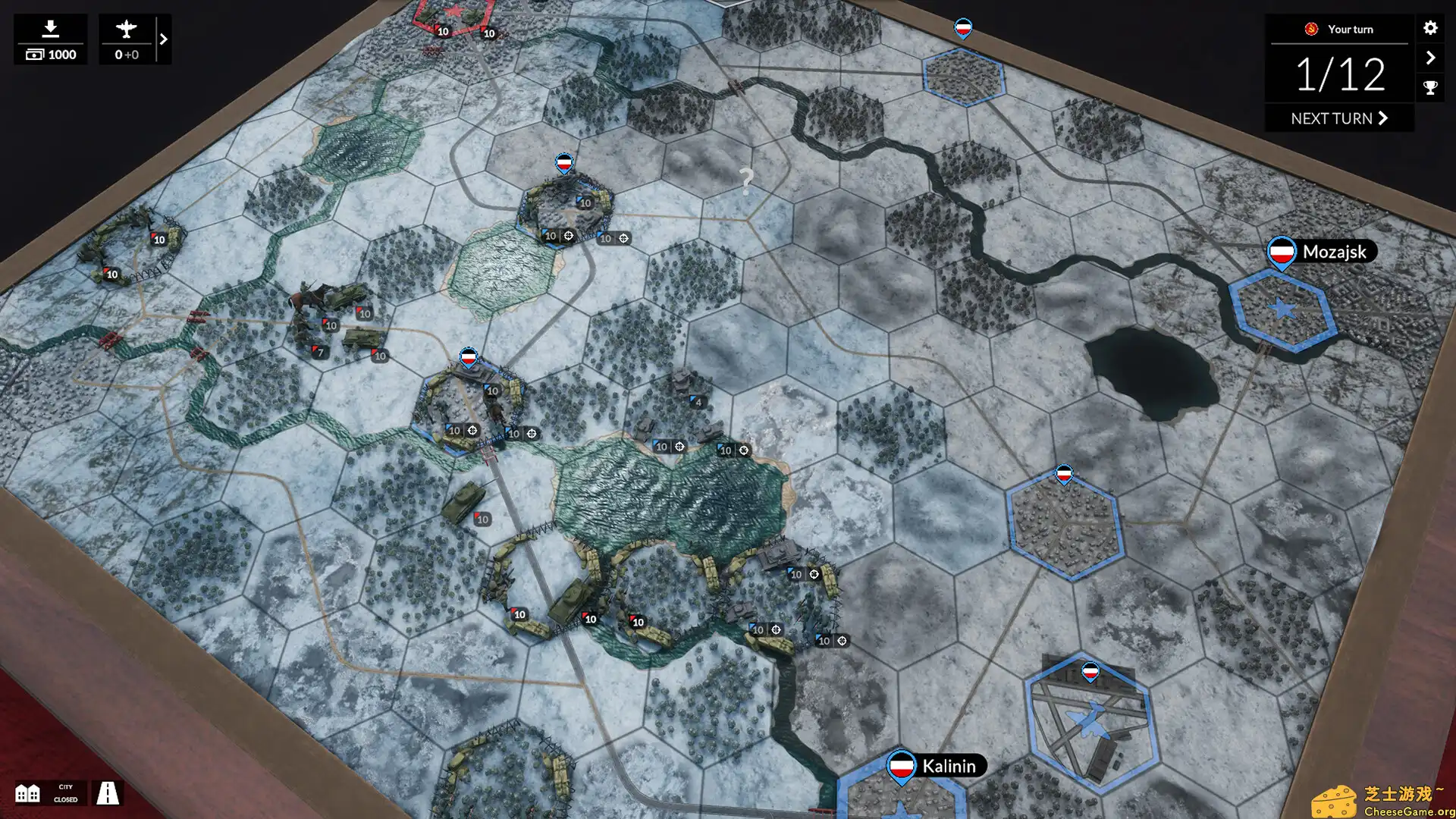Click the chevron on the NEXT TURN button
This screenshot has width=1456, height=819.
(x=1382, y=118)
